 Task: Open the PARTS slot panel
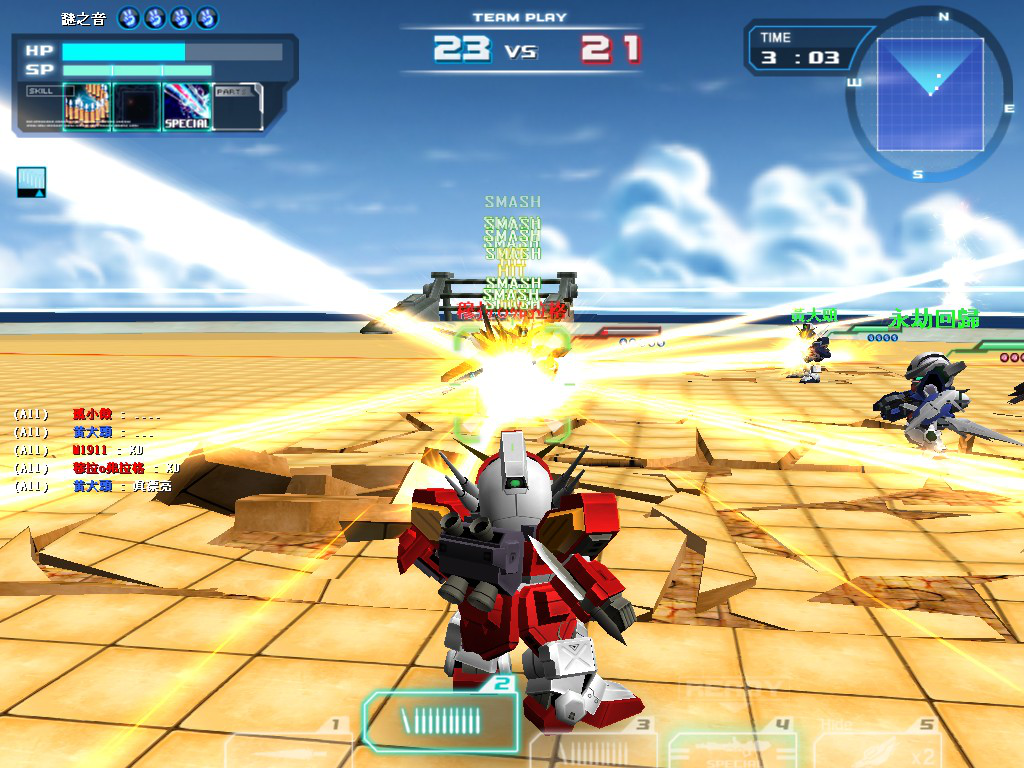click(x=238, y=106)
